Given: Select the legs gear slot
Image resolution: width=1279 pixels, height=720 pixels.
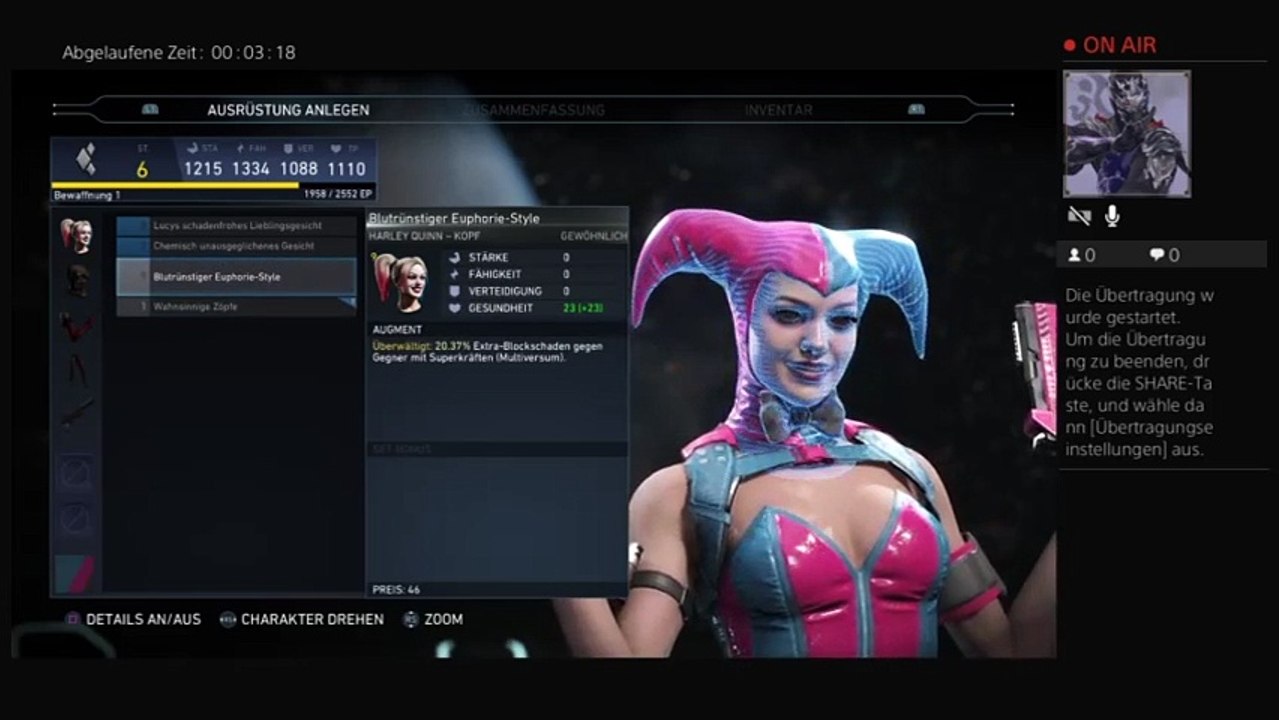Looking at the screenshot, I should [76, 370].
